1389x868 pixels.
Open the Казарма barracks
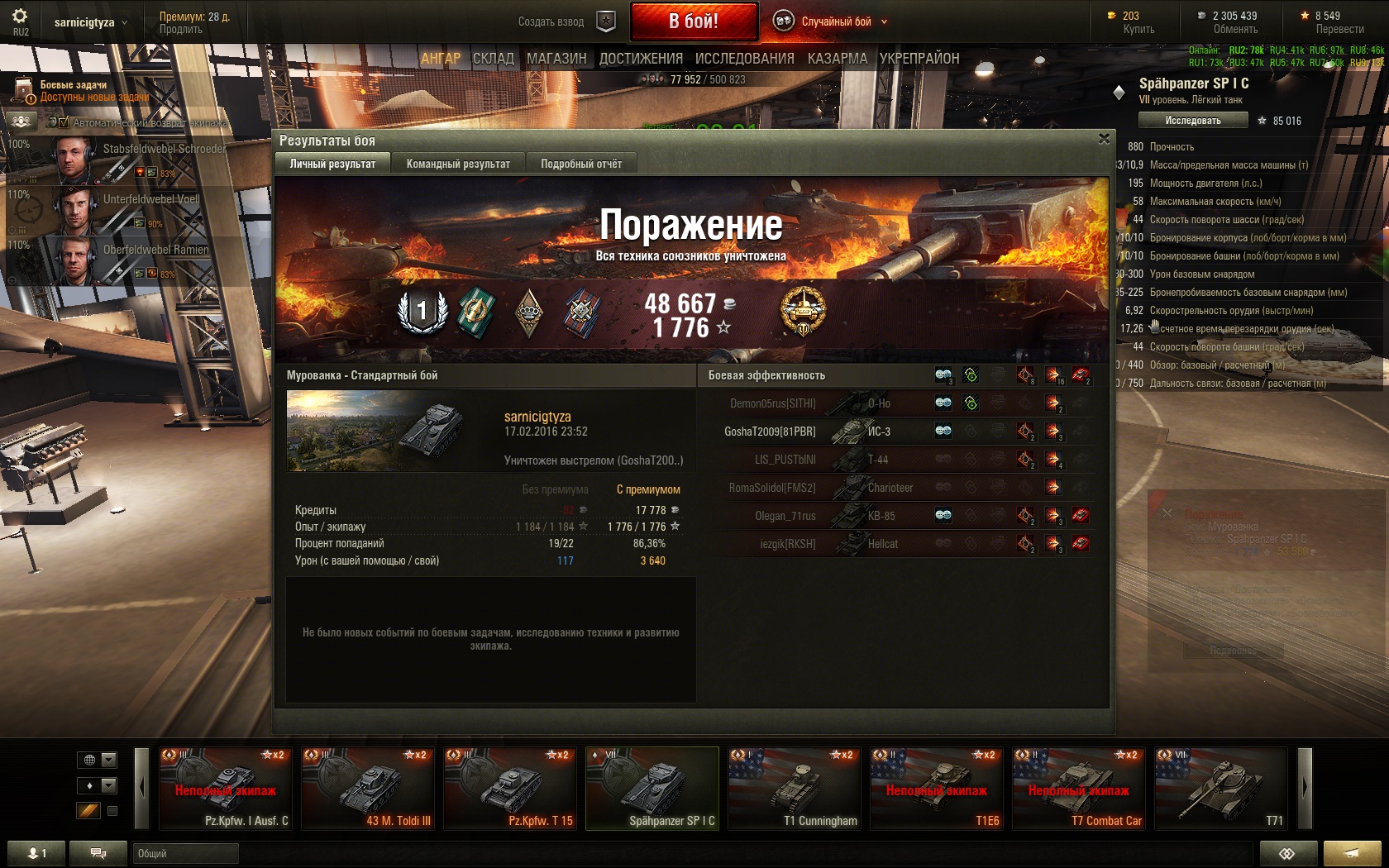click(x=837, y=59)
